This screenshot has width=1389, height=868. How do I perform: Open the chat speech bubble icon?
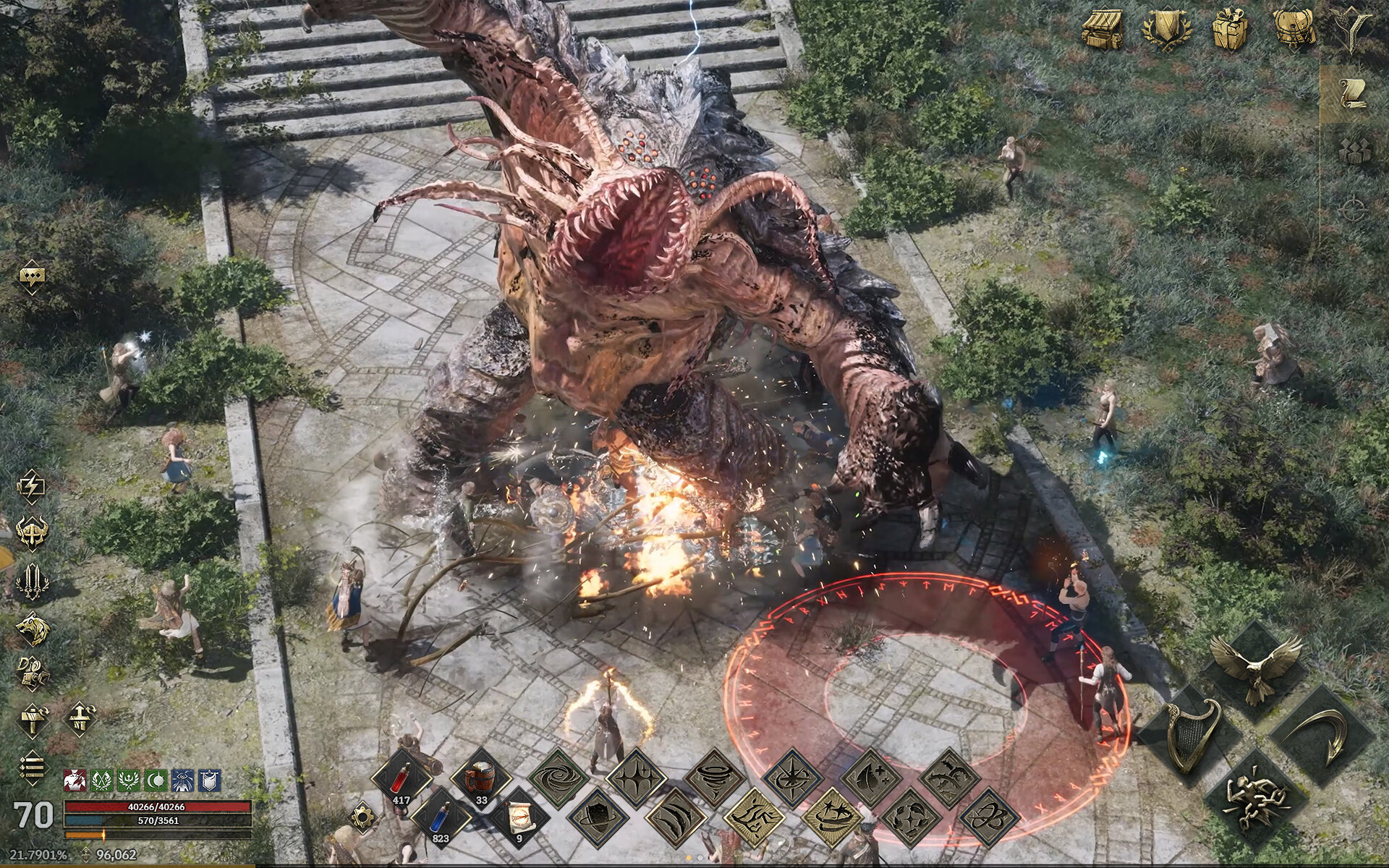pos(33,276)
